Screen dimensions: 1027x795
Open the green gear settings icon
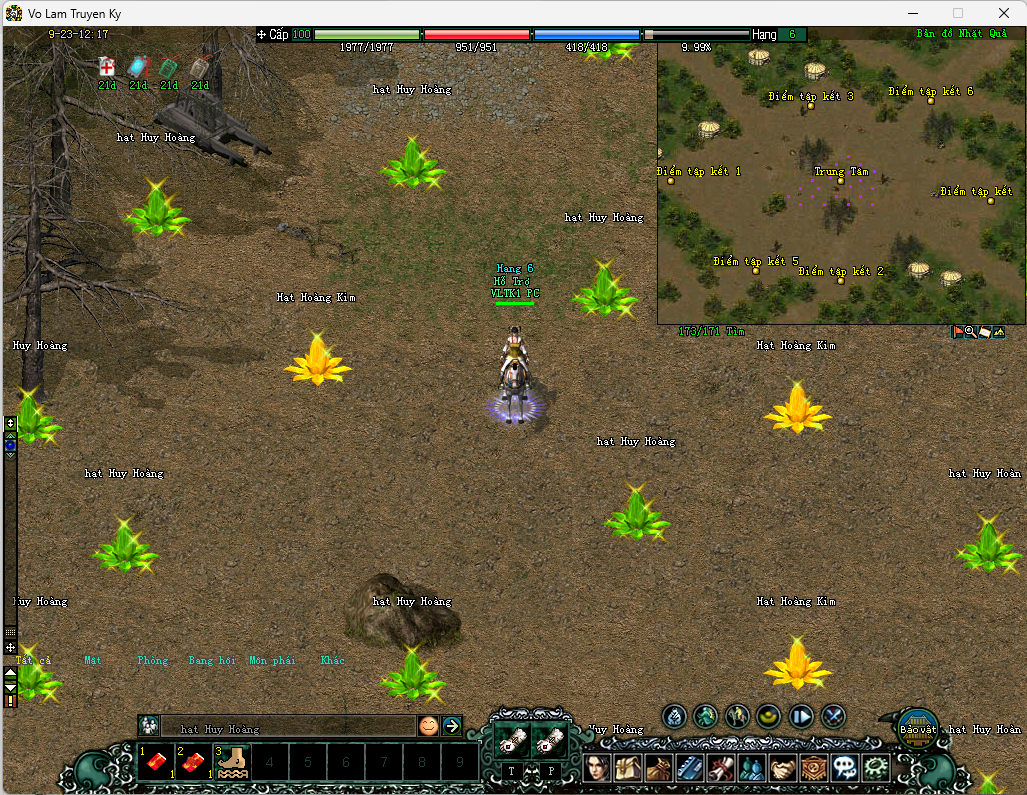[x=876, y=768]
